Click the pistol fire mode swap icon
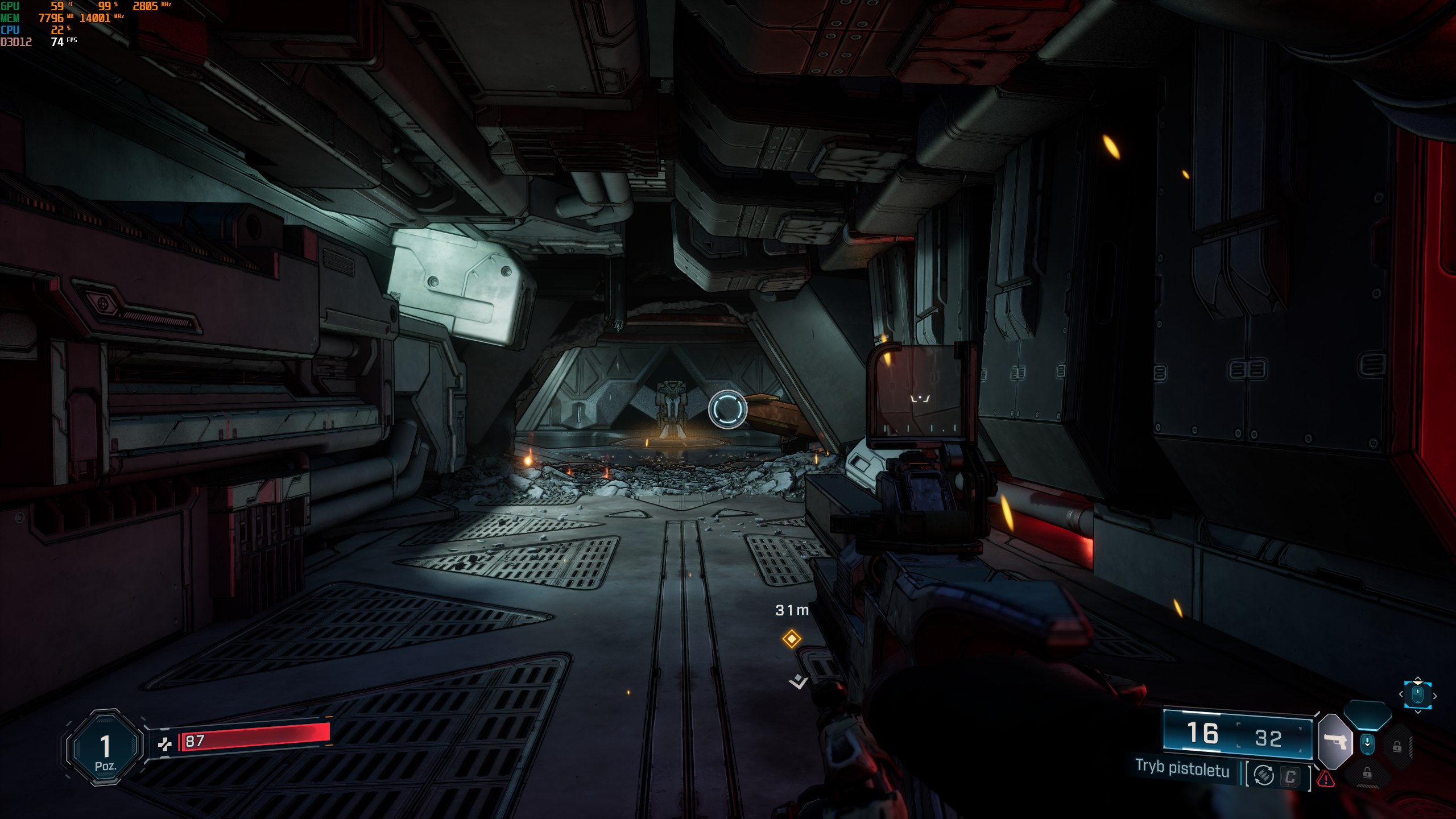Screen dimensions: 1456x819 tap(1264, 775)
